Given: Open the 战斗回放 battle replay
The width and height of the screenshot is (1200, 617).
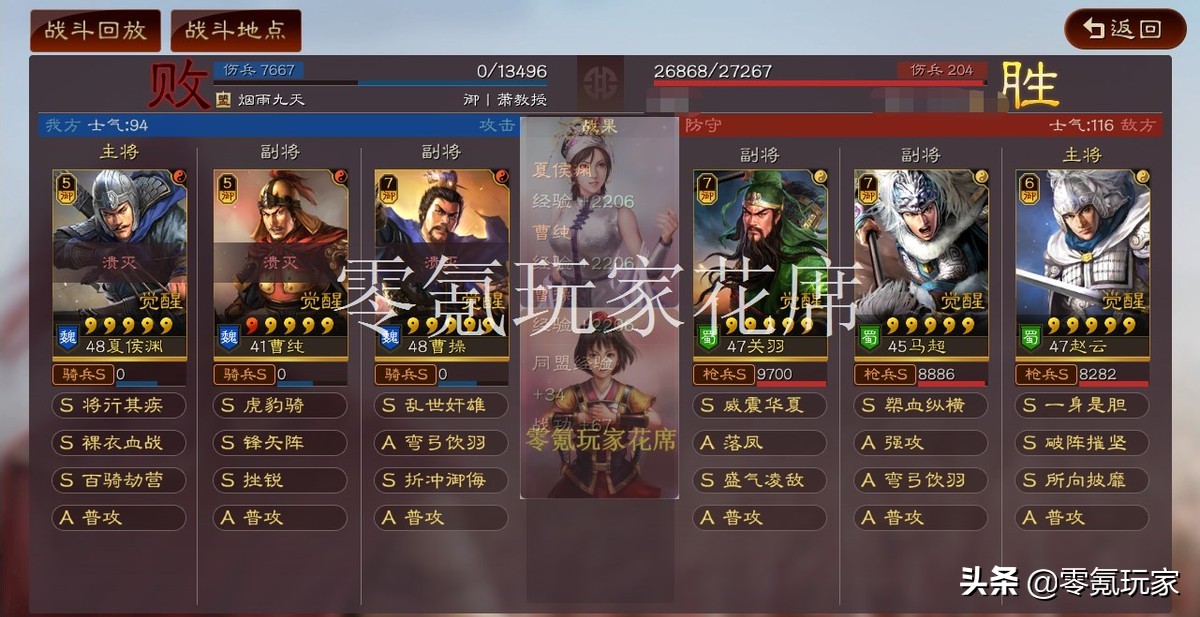Looking at the screenshot, I should point(95,30).
